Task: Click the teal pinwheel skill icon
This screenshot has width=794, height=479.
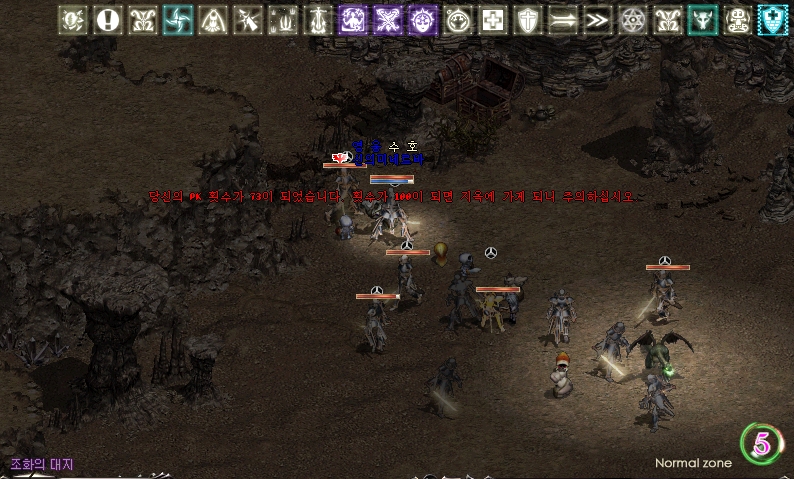Action: pyautogui.click(x=177, y=19)
